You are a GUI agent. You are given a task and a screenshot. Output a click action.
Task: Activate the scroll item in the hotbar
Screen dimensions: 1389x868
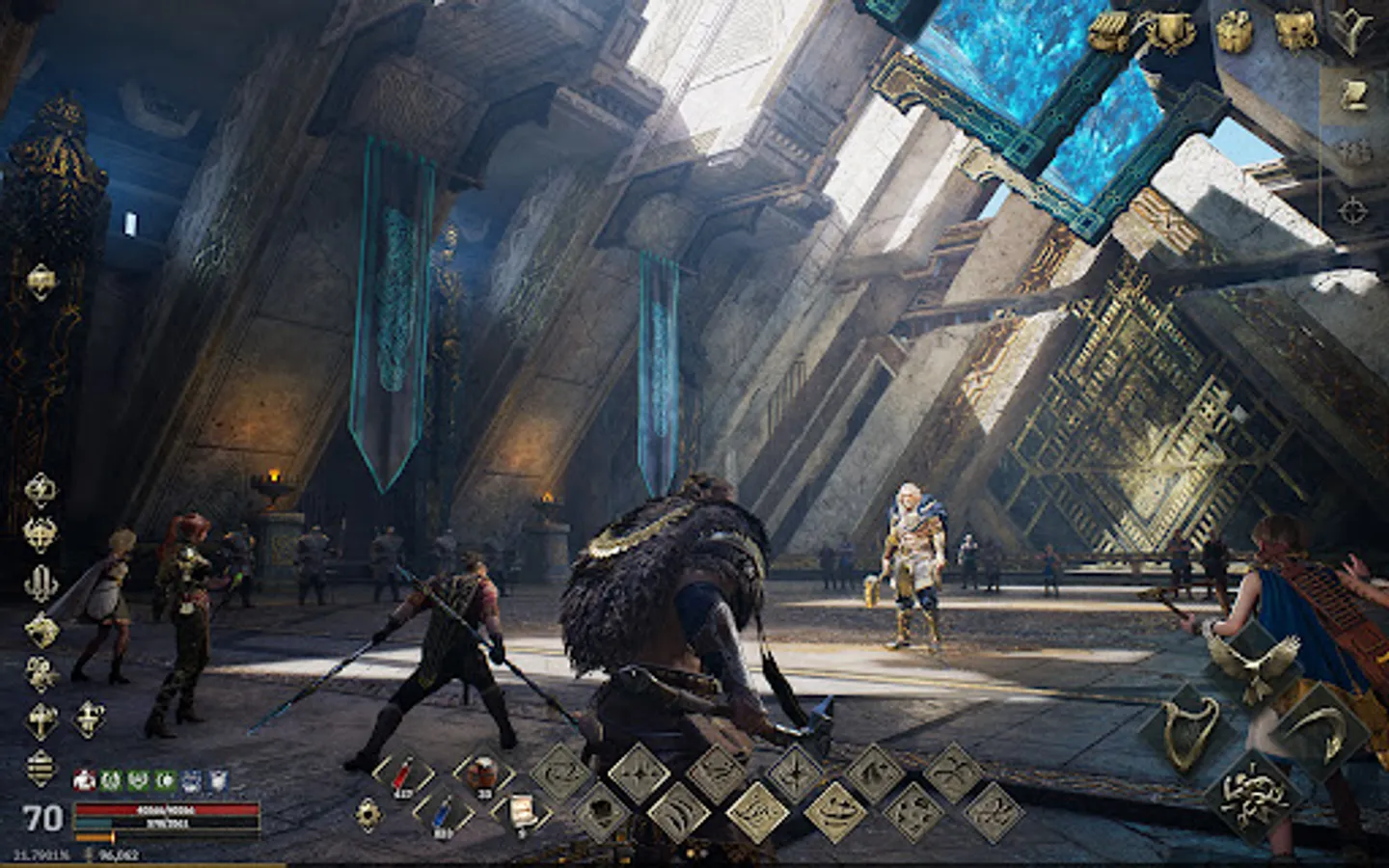pyautogui.click(x=521, y=810)
